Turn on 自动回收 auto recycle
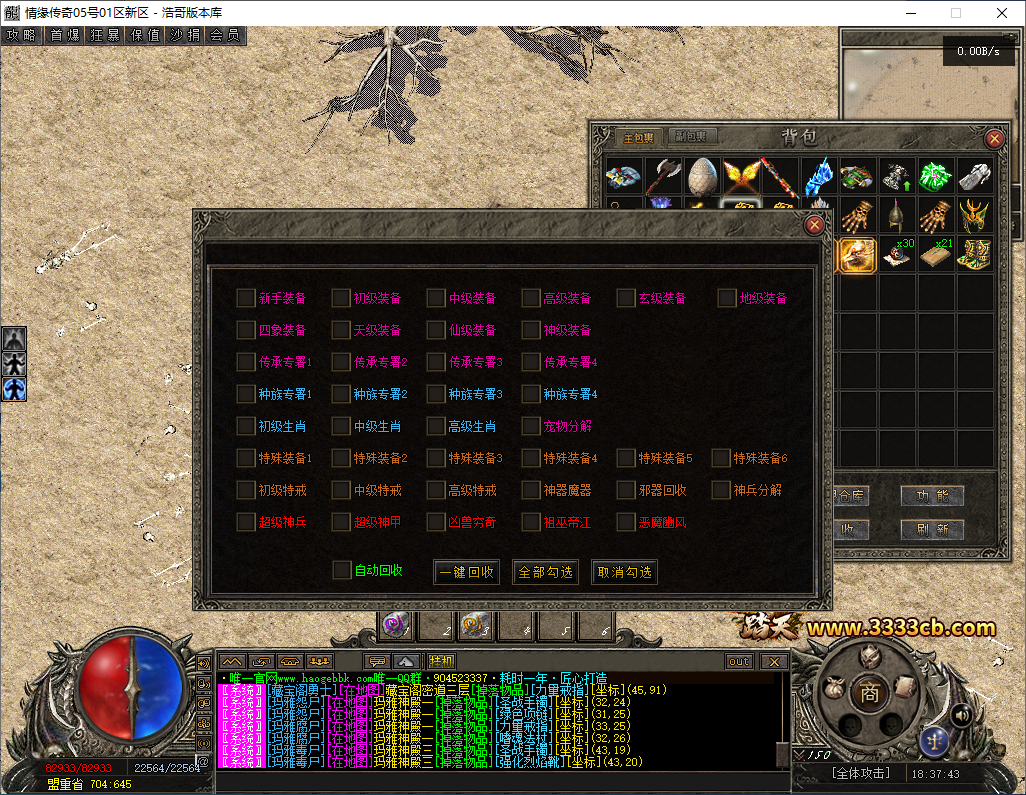 (342, 570)
